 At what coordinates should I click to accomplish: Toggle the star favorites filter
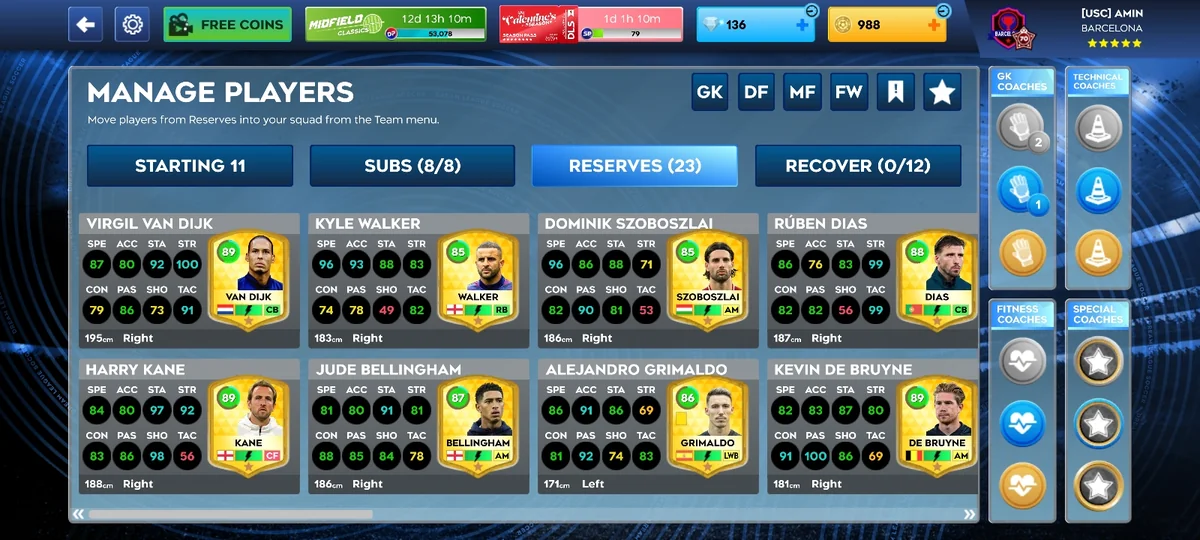pyautogui.click(x=942, y=92)
